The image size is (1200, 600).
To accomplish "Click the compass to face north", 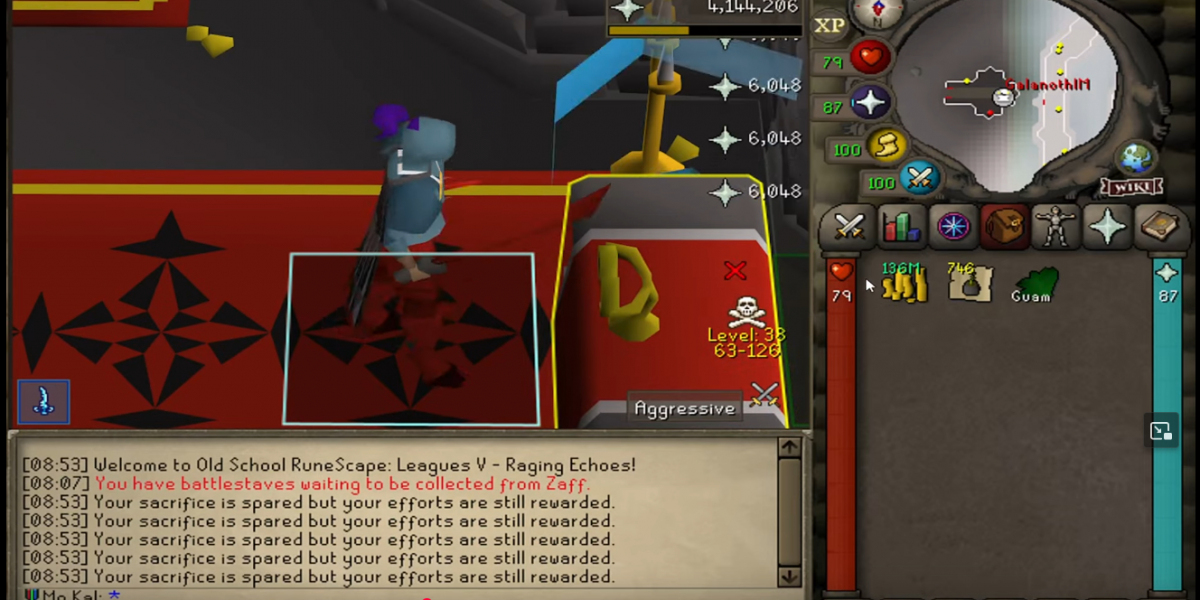I will (x=876, y=12).
